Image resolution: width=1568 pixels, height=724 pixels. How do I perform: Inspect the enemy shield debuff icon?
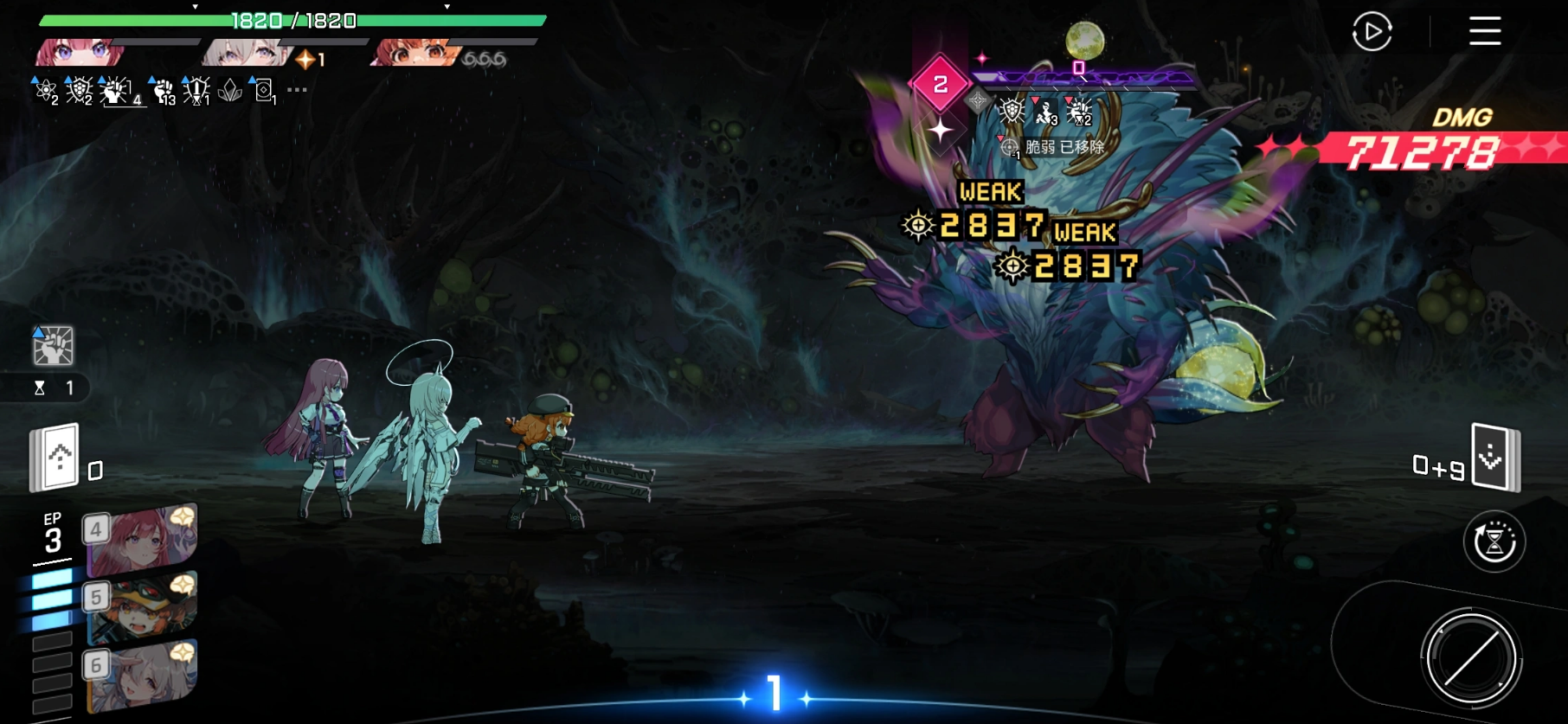tap(1011, 111)
